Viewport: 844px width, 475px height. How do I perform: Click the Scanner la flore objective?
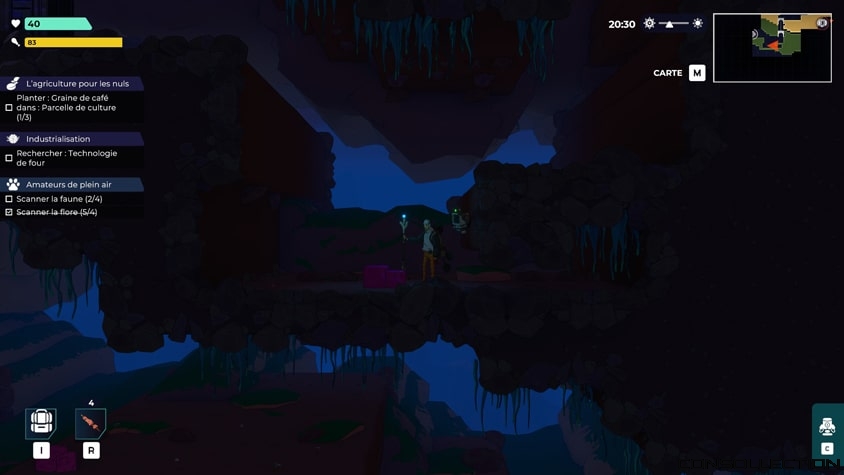[x=57, y=212]
